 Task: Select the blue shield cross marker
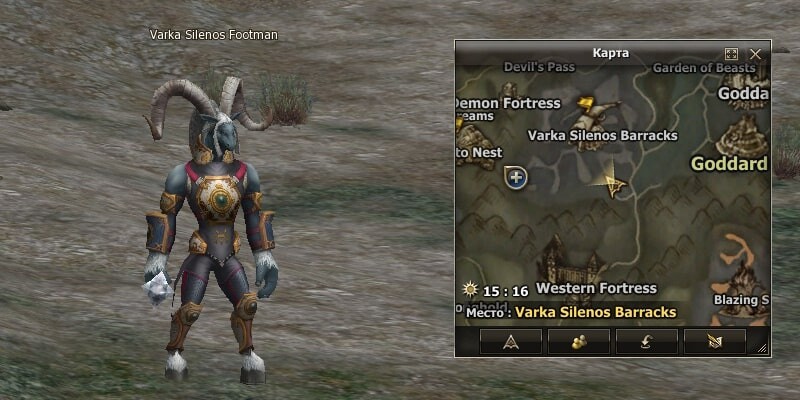pos(516,178)
